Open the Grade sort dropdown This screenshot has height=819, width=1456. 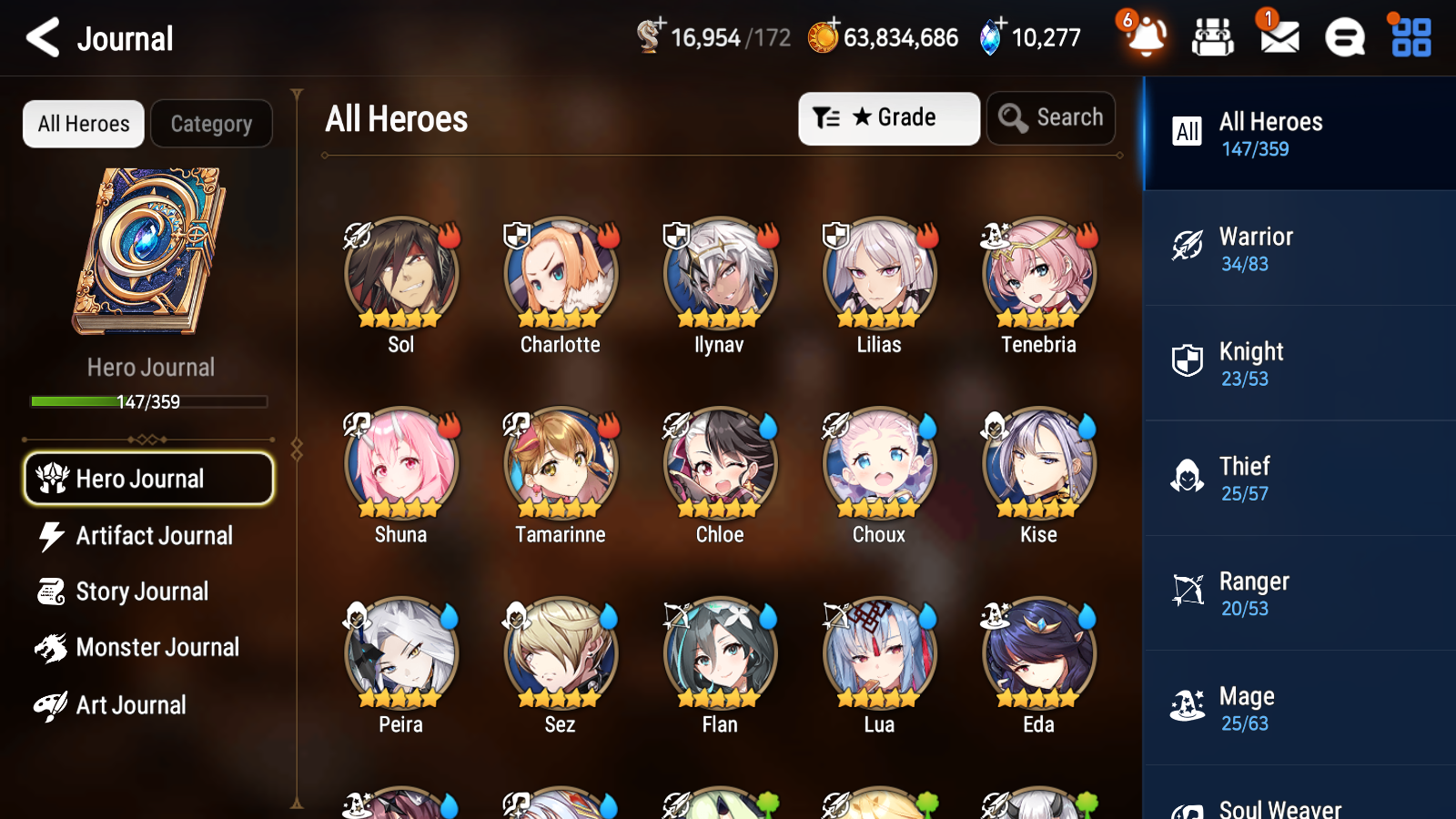[888, 117]
